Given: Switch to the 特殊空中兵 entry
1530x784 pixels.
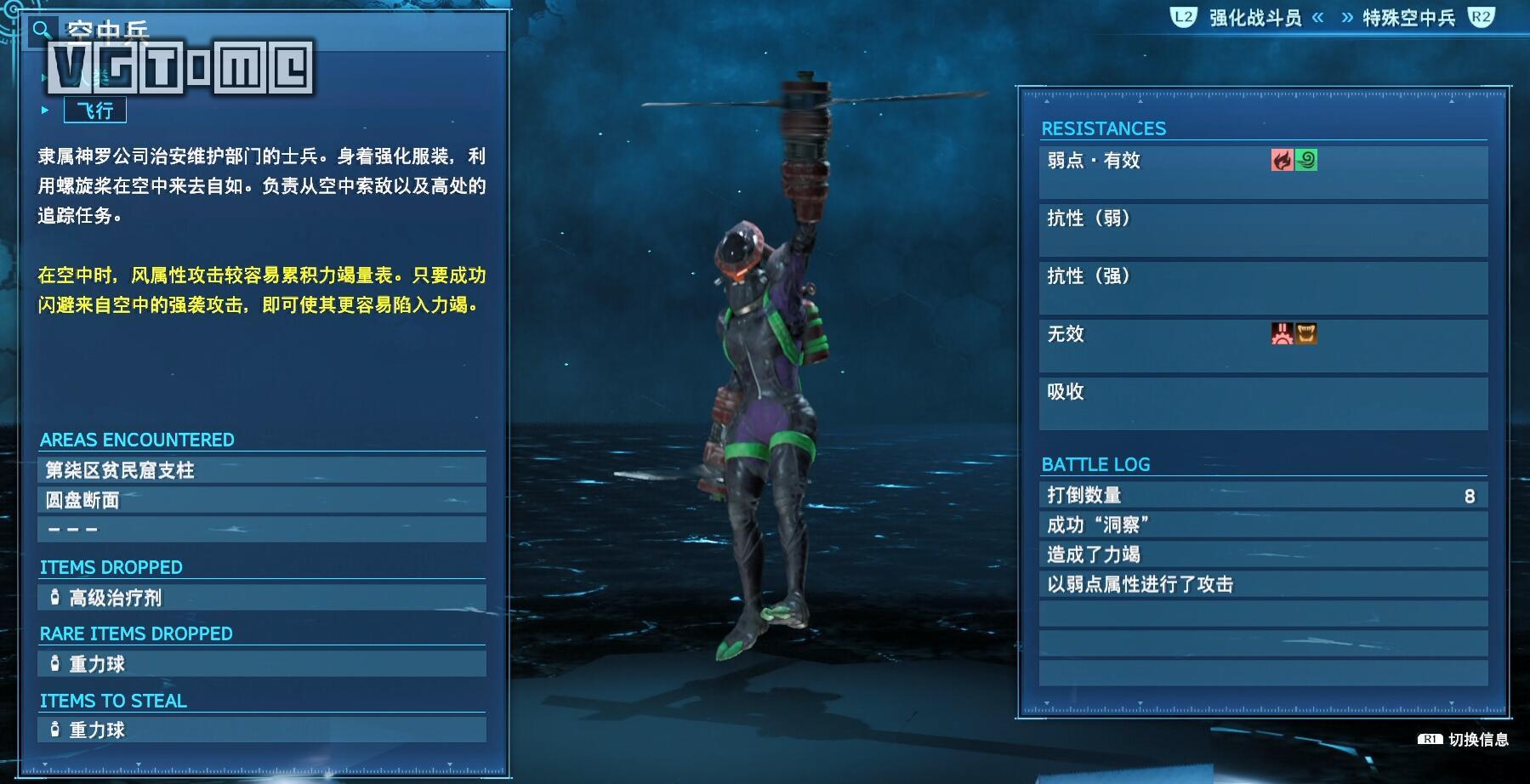Looking at the screenshot, I should pos(1411,15).
